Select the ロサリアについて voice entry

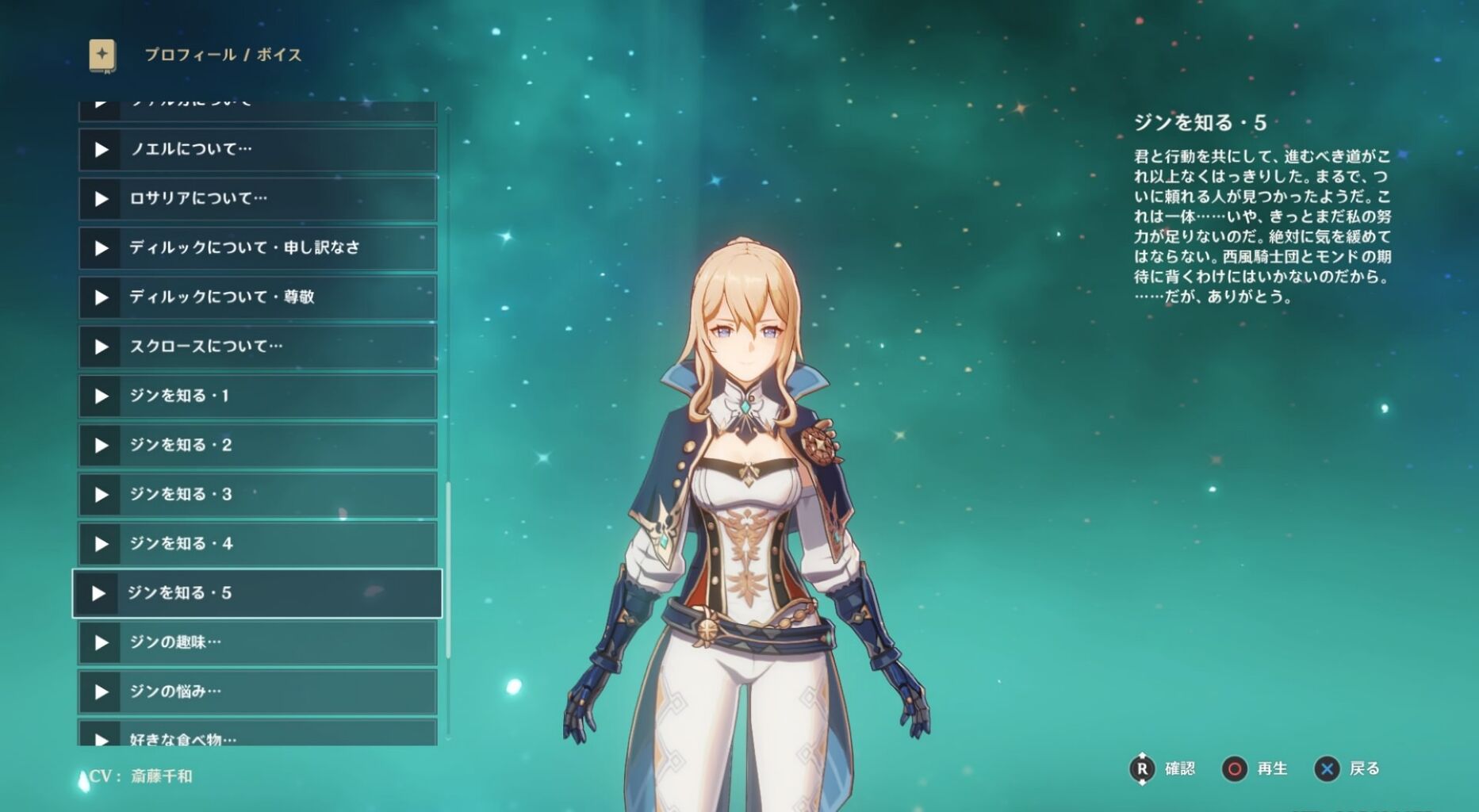click(258, 198)
